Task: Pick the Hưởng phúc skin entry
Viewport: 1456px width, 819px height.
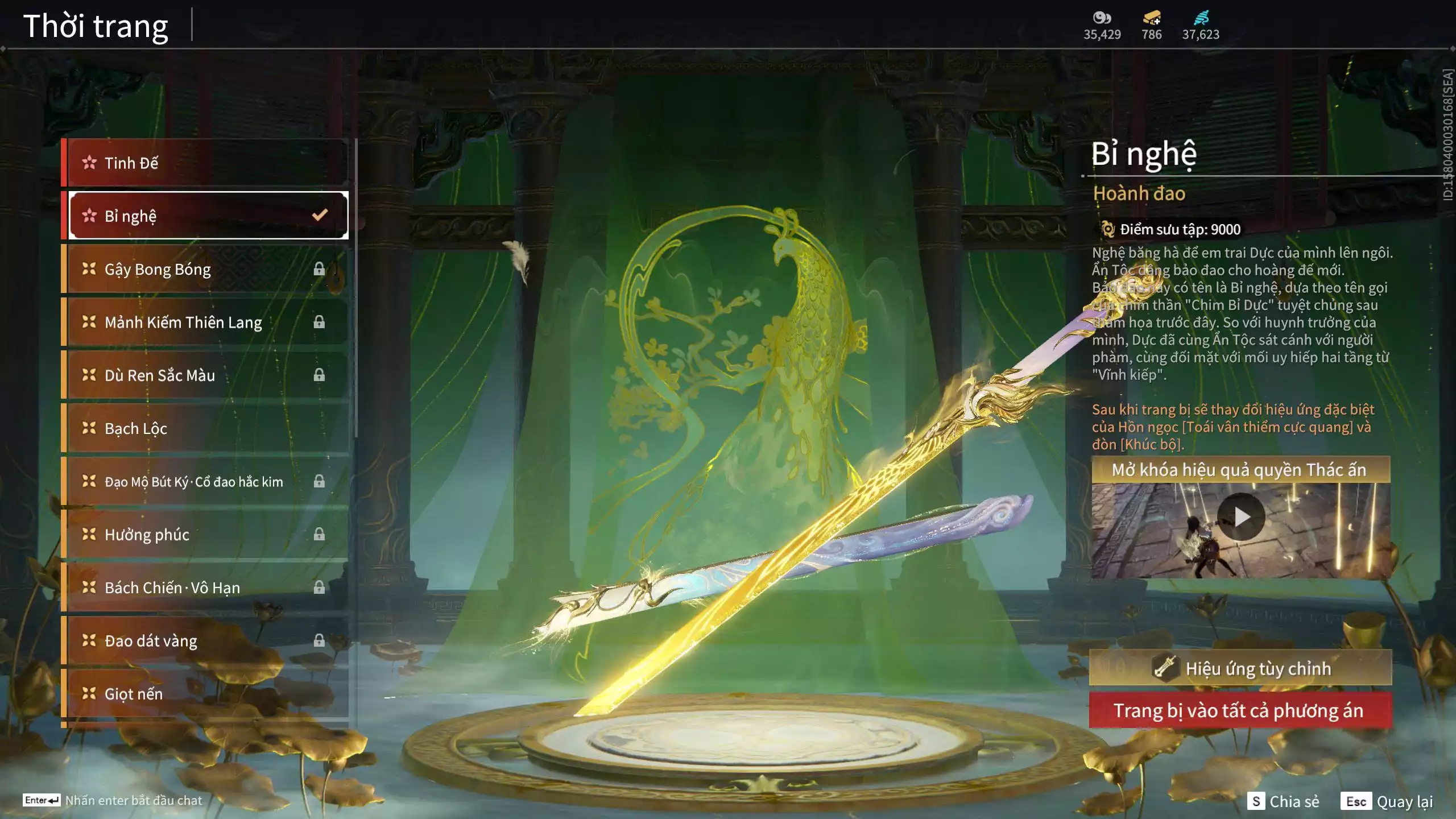Action: point(206,535)
